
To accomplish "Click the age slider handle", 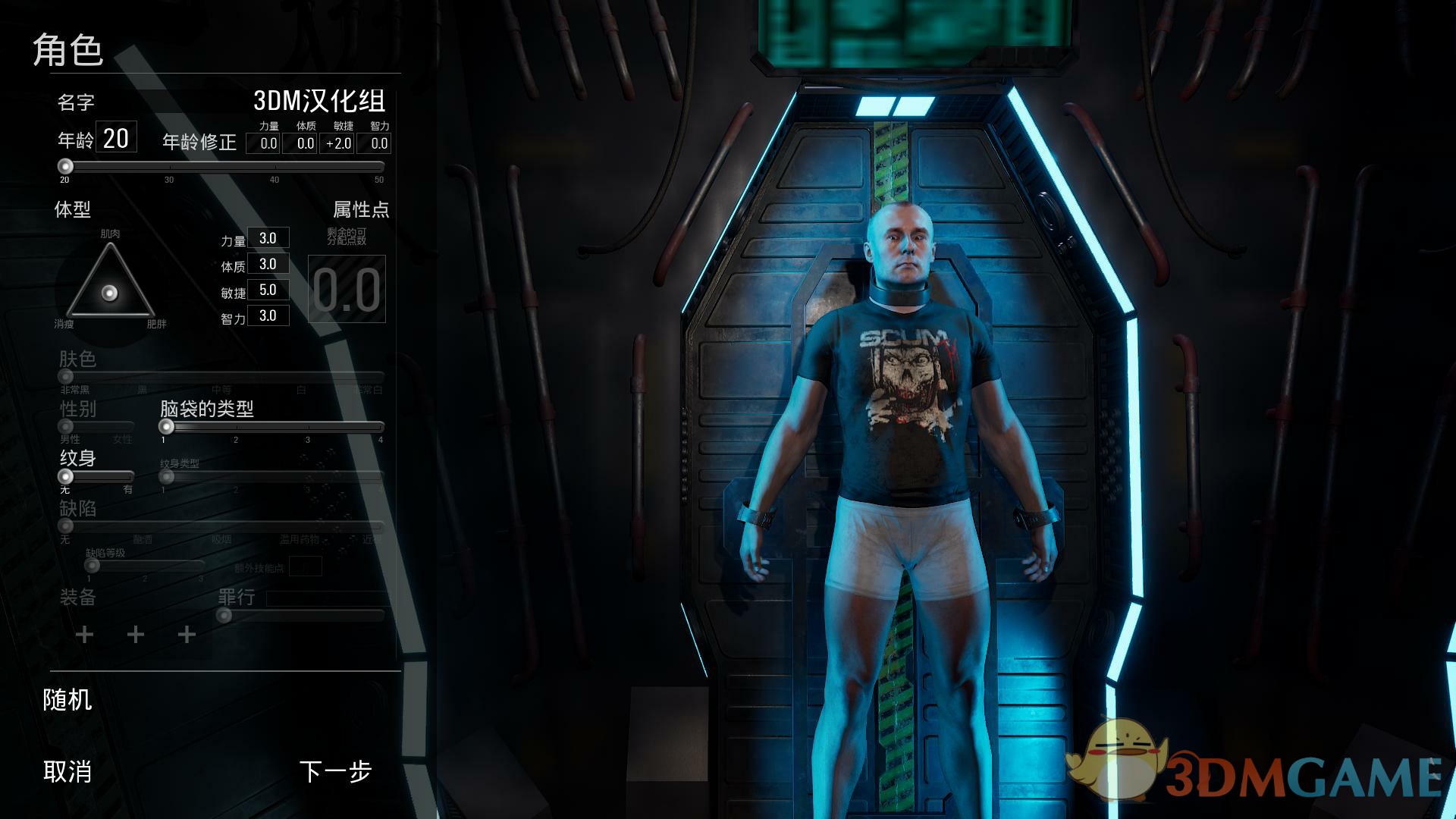I will [x=66, y=167].
